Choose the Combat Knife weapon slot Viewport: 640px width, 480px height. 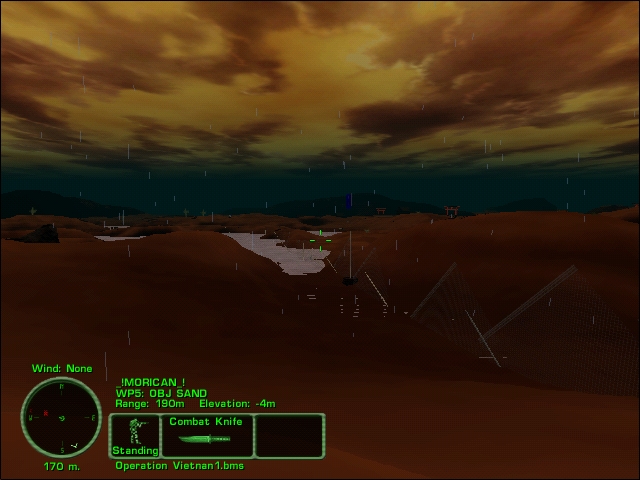[207, 436]
